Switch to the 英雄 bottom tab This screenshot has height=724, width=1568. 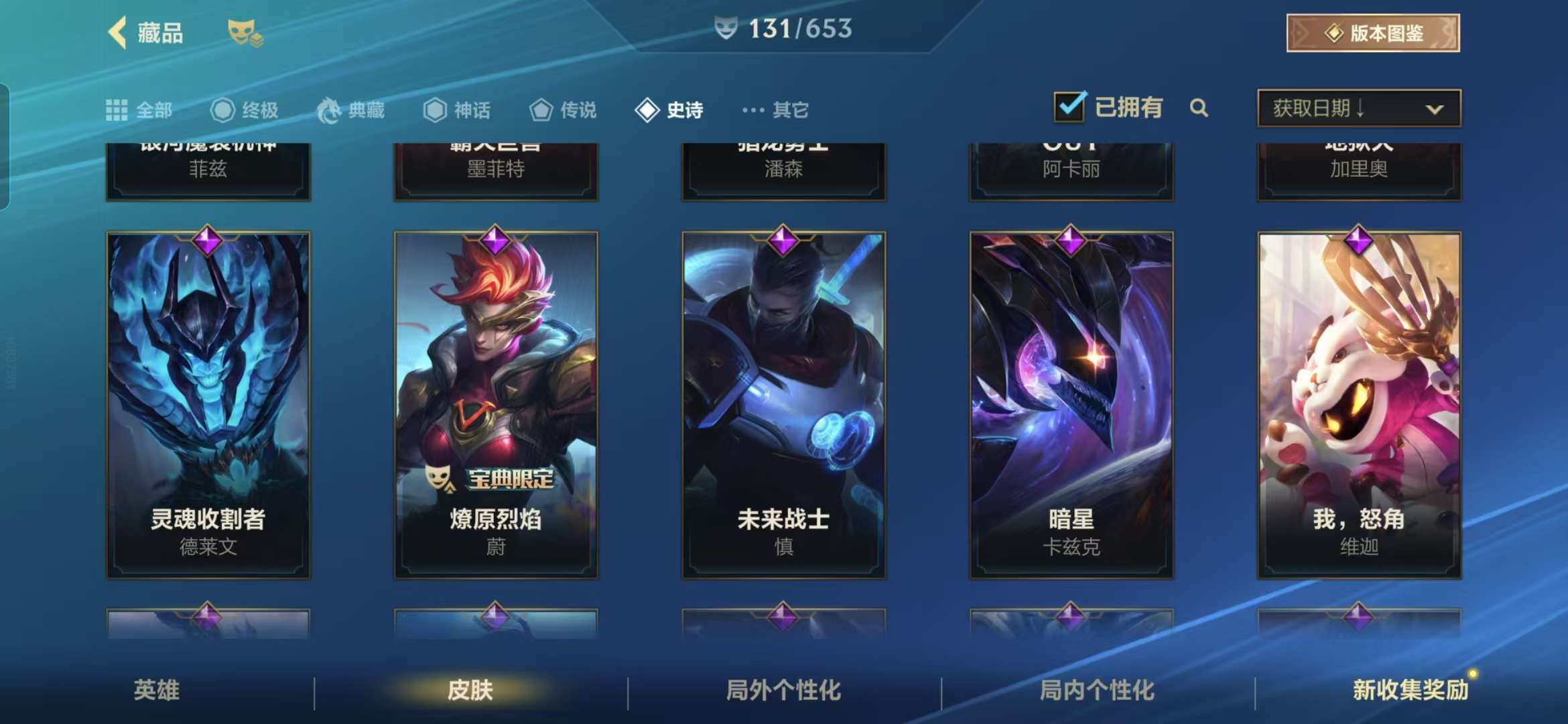point(156,690)
